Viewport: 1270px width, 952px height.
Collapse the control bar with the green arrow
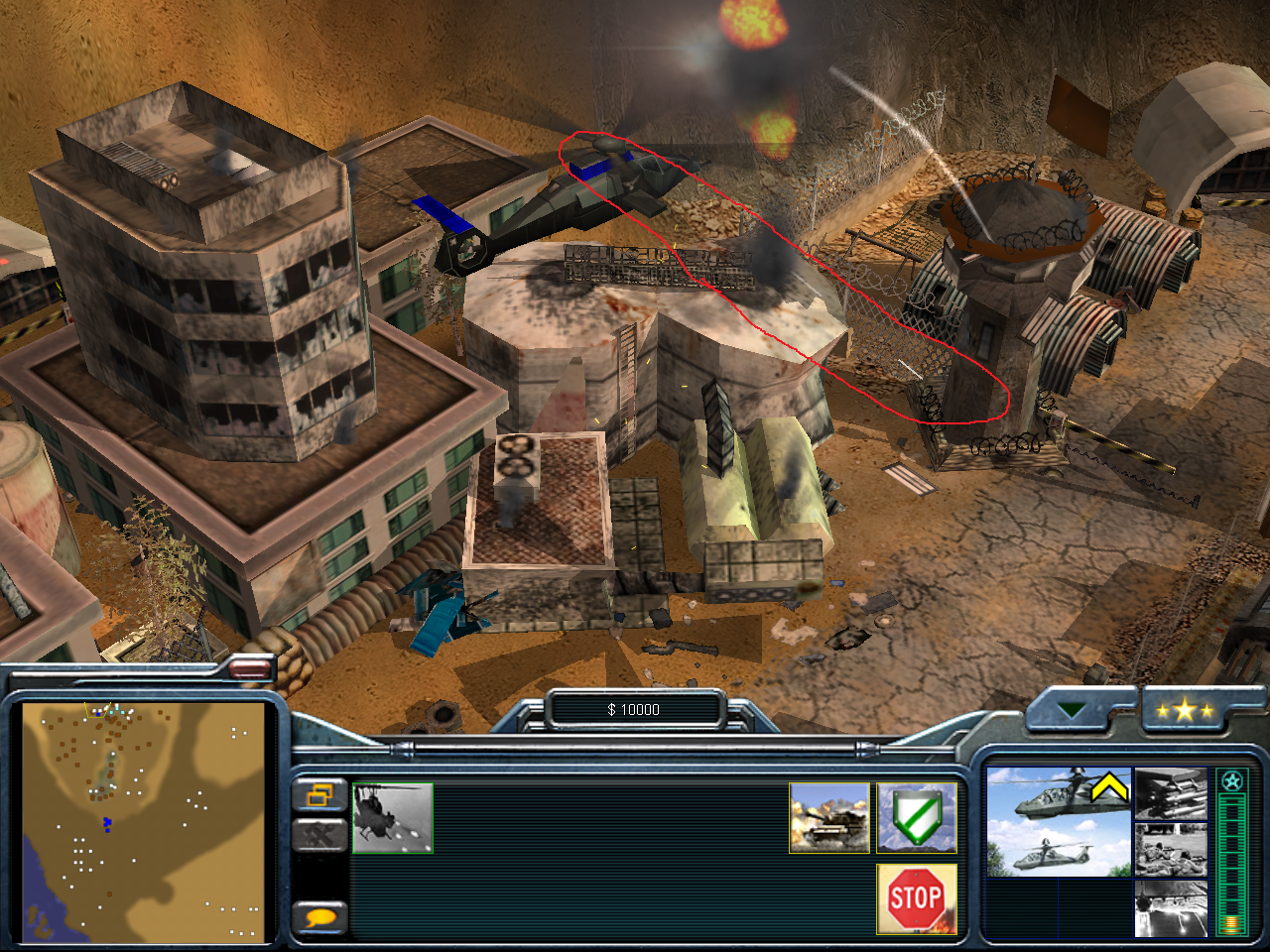(1071, 710)
